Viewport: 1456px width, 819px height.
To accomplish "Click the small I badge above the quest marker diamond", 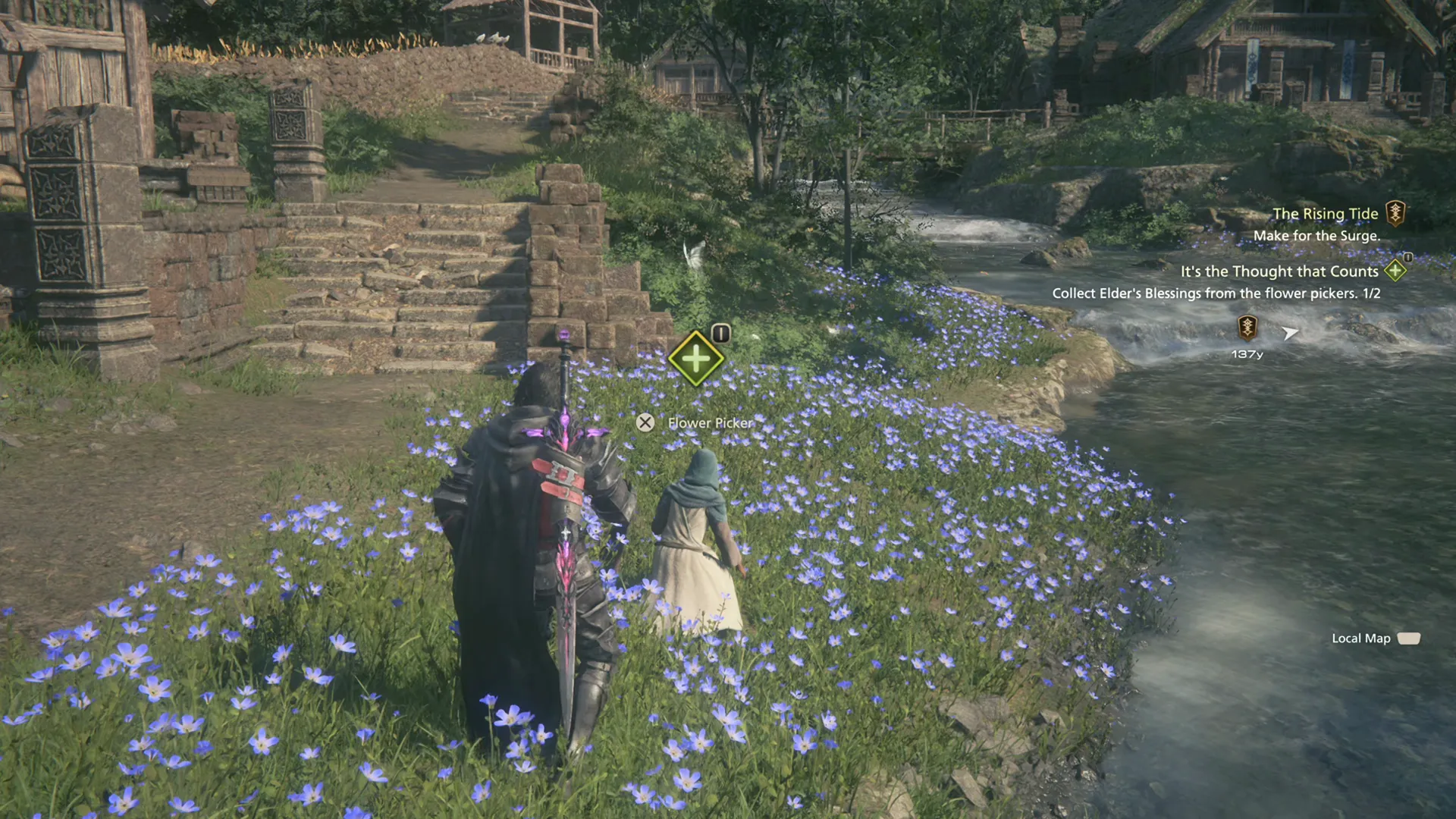I will tap(720, 332).
